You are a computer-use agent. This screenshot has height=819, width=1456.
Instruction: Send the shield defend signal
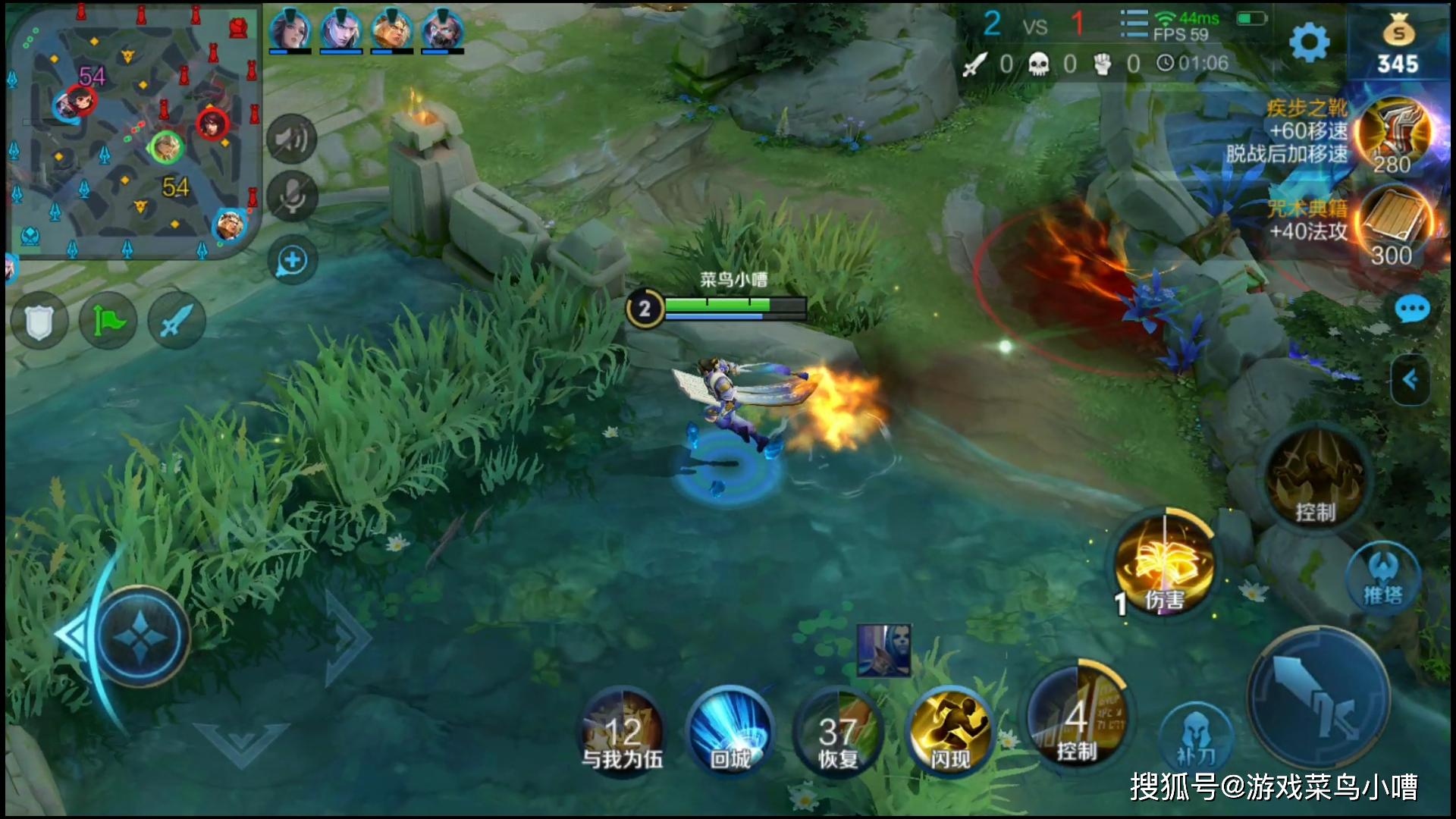click(x=39, y=322)
